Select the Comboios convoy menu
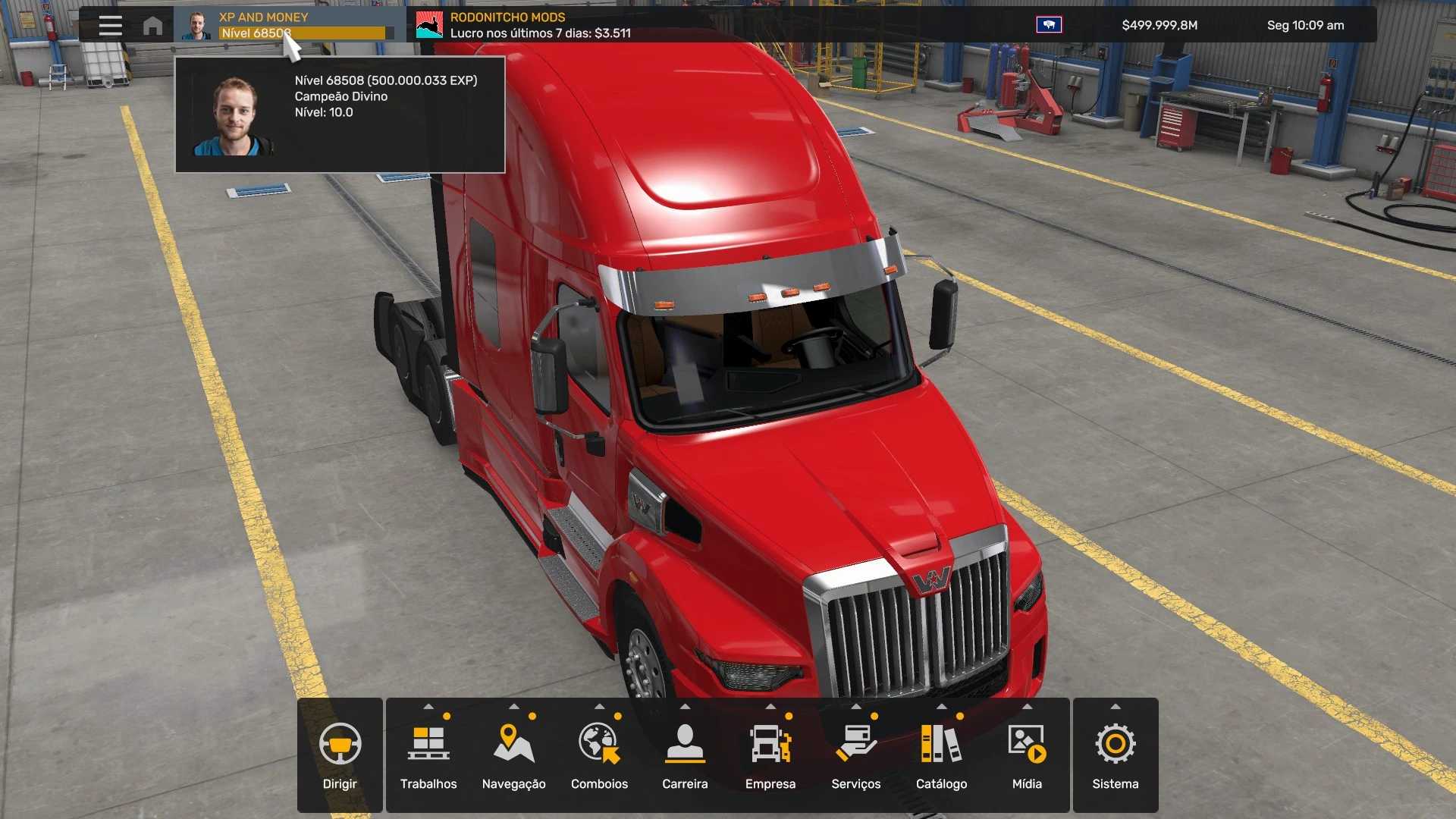The height and width of the screenshot is (819, 1456). pos(599,755)
